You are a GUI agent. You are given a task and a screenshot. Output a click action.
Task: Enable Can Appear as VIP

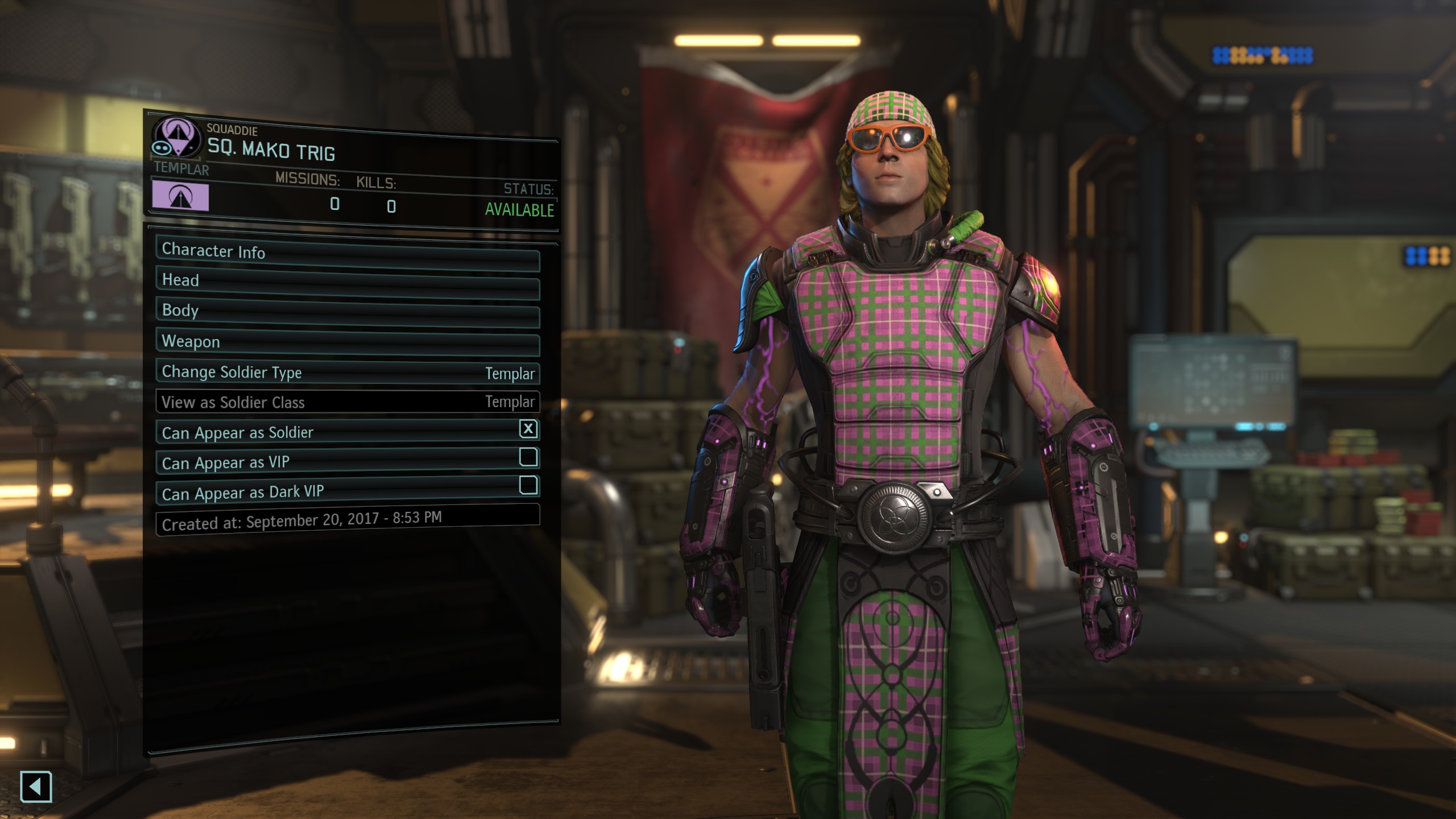(x=528, y=457)
